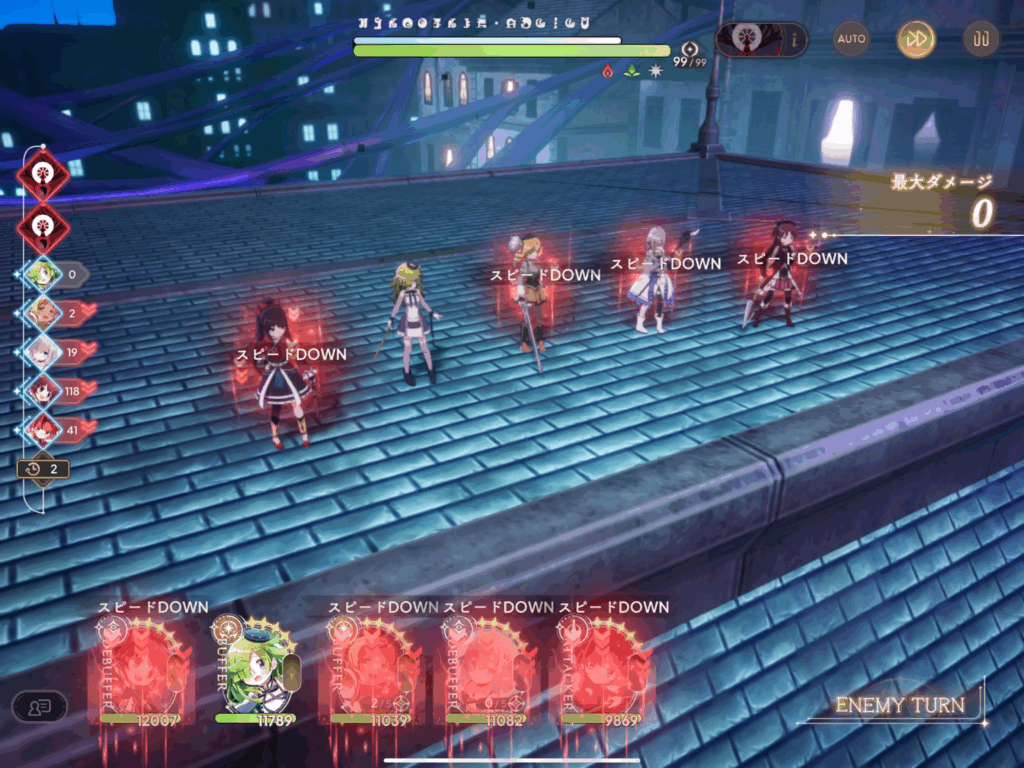Click the green-haired girl turn order icon
Image resolution: width=1024 pixels, height=768 pixels.
(x=42, y=274)
